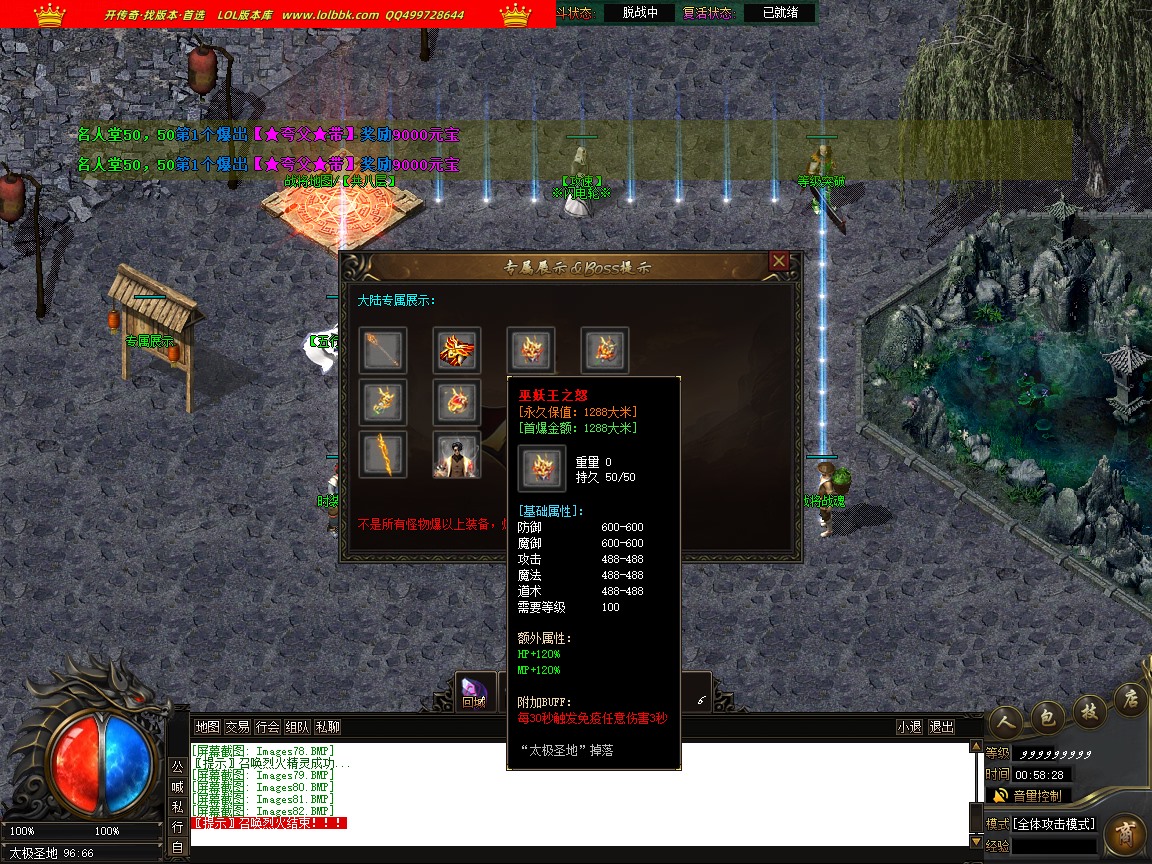
Task: Open the 私聊 private chat tab
Action: coord(327,727)
